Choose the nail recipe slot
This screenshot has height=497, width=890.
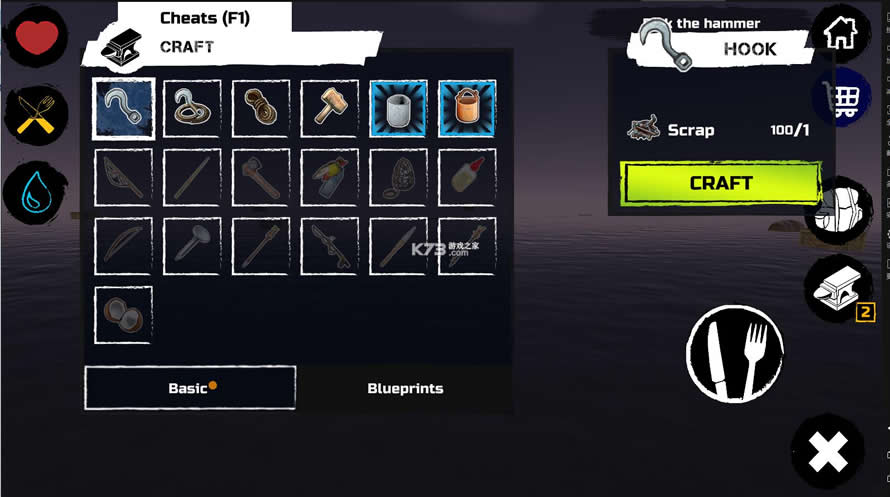click(193, 246)
